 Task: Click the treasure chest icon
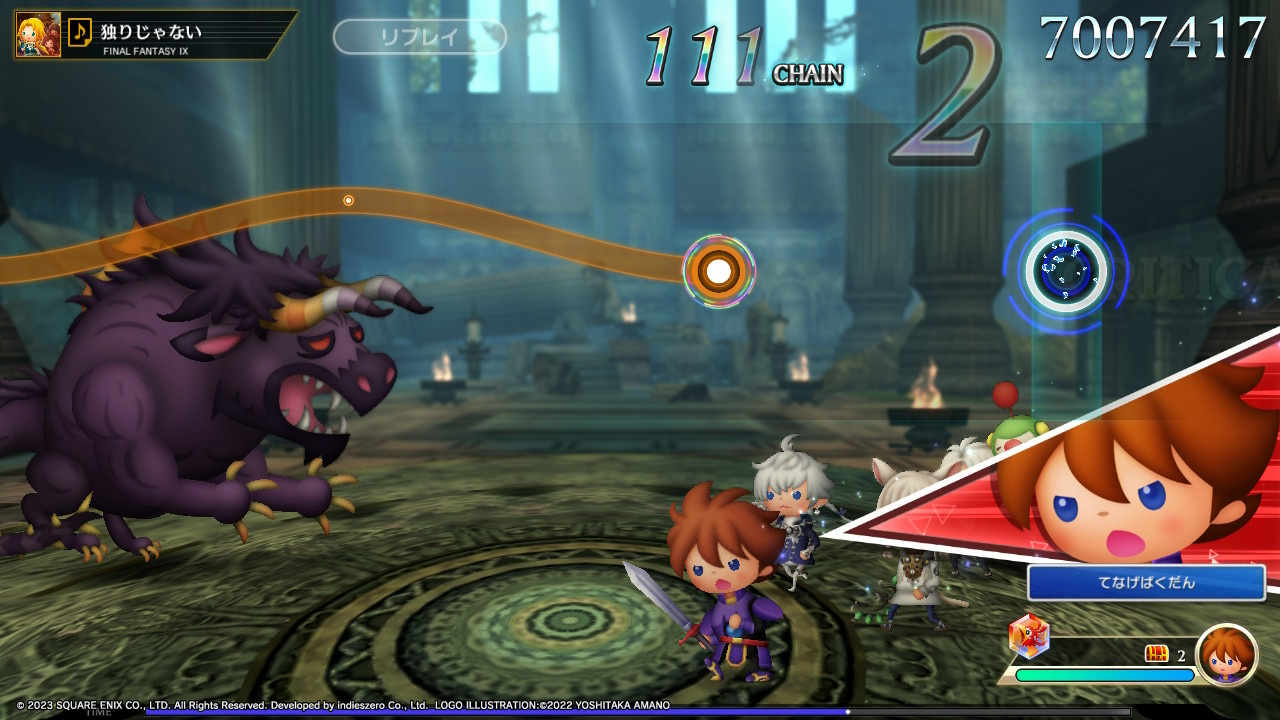tap(1157, 654)
